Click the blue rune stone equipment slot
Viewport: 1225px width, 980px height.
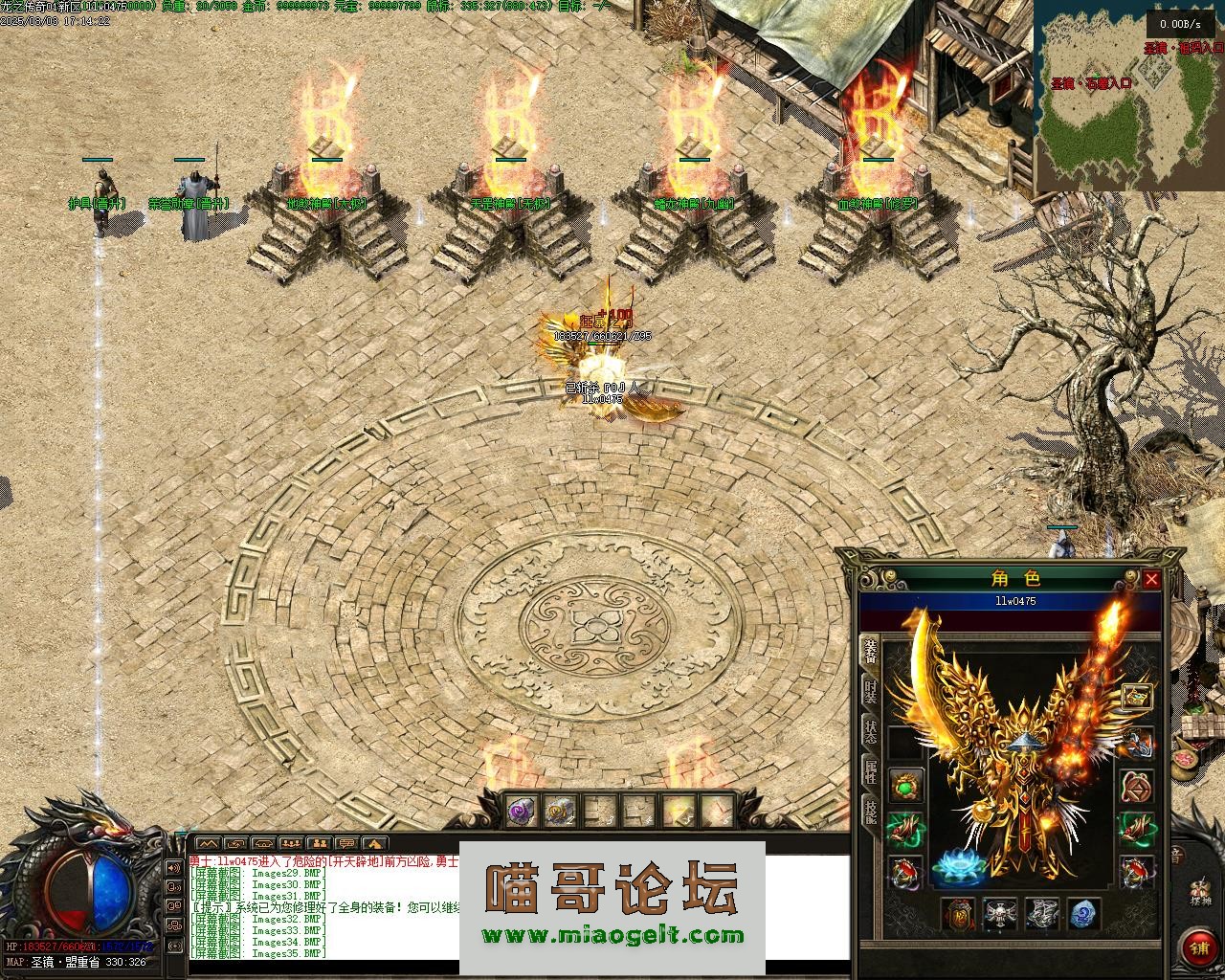[x=1081, y=914]
